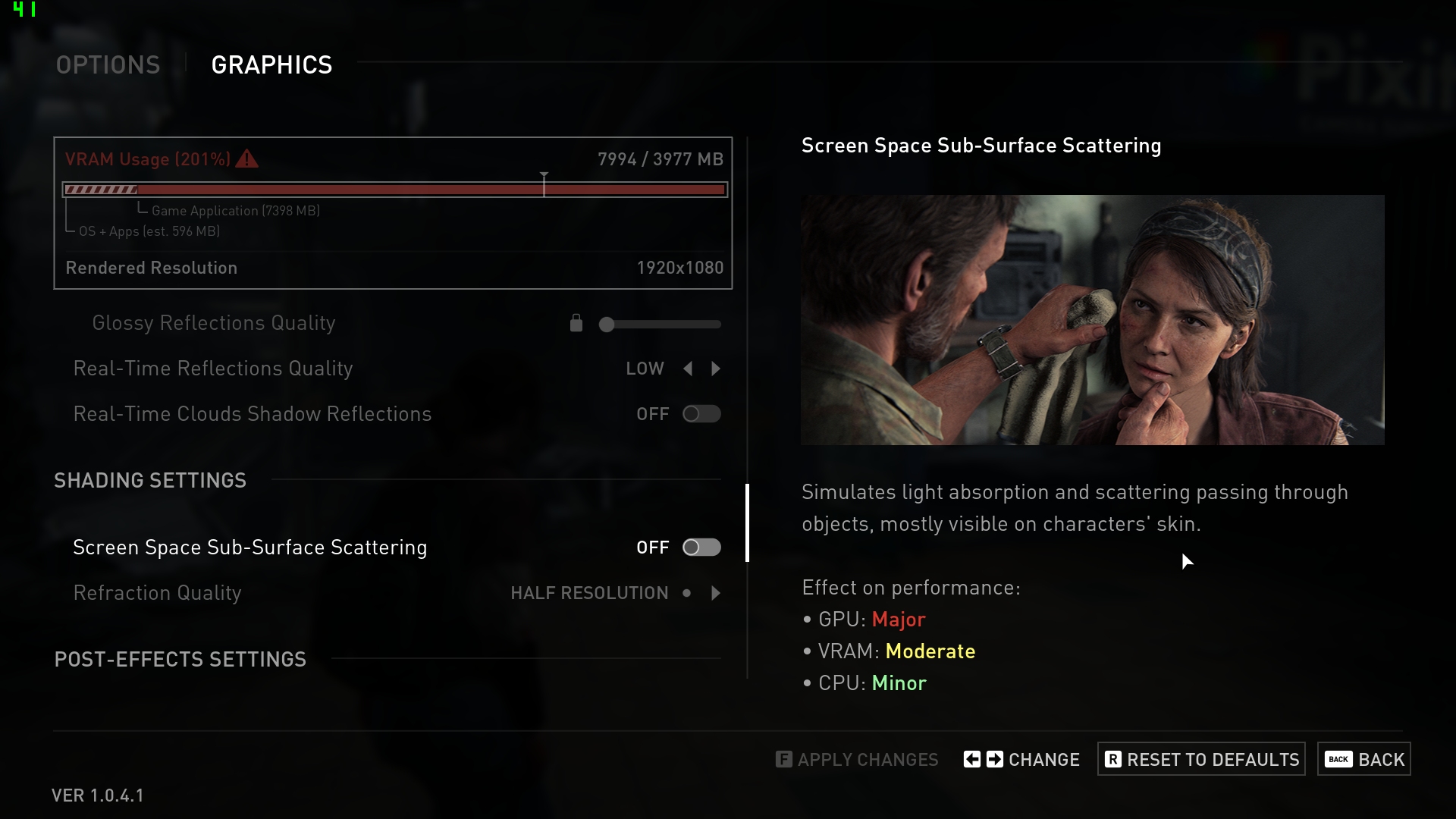Image resolution: width=1456 pixels, height=819 pixels.
Task: Click the Glossy Reflections Quality slider
Action: [660, 325]
